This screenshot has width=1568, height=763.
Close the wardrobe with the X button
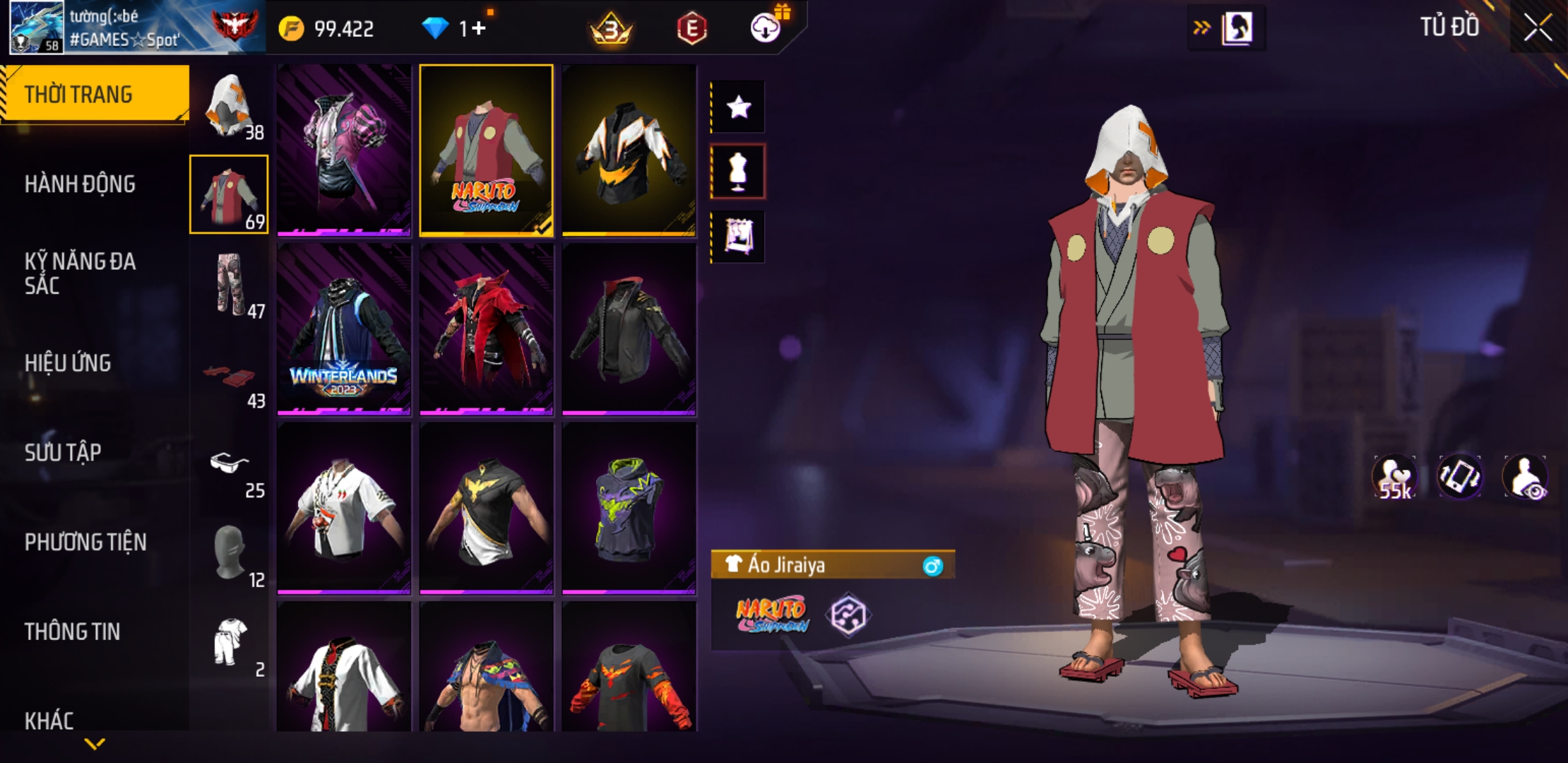1538,28
